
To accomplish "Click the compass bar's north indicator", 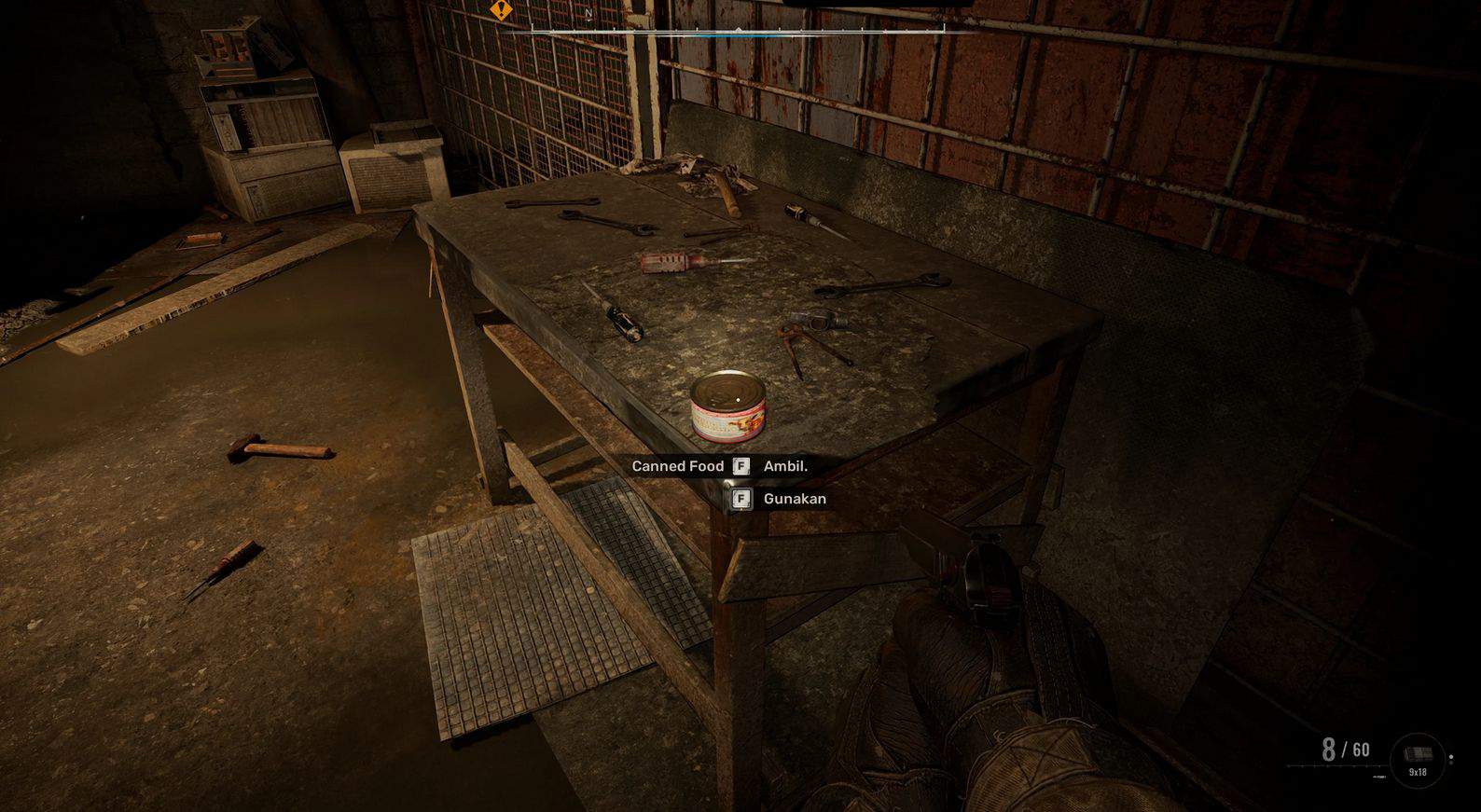I will coord(588,14).
